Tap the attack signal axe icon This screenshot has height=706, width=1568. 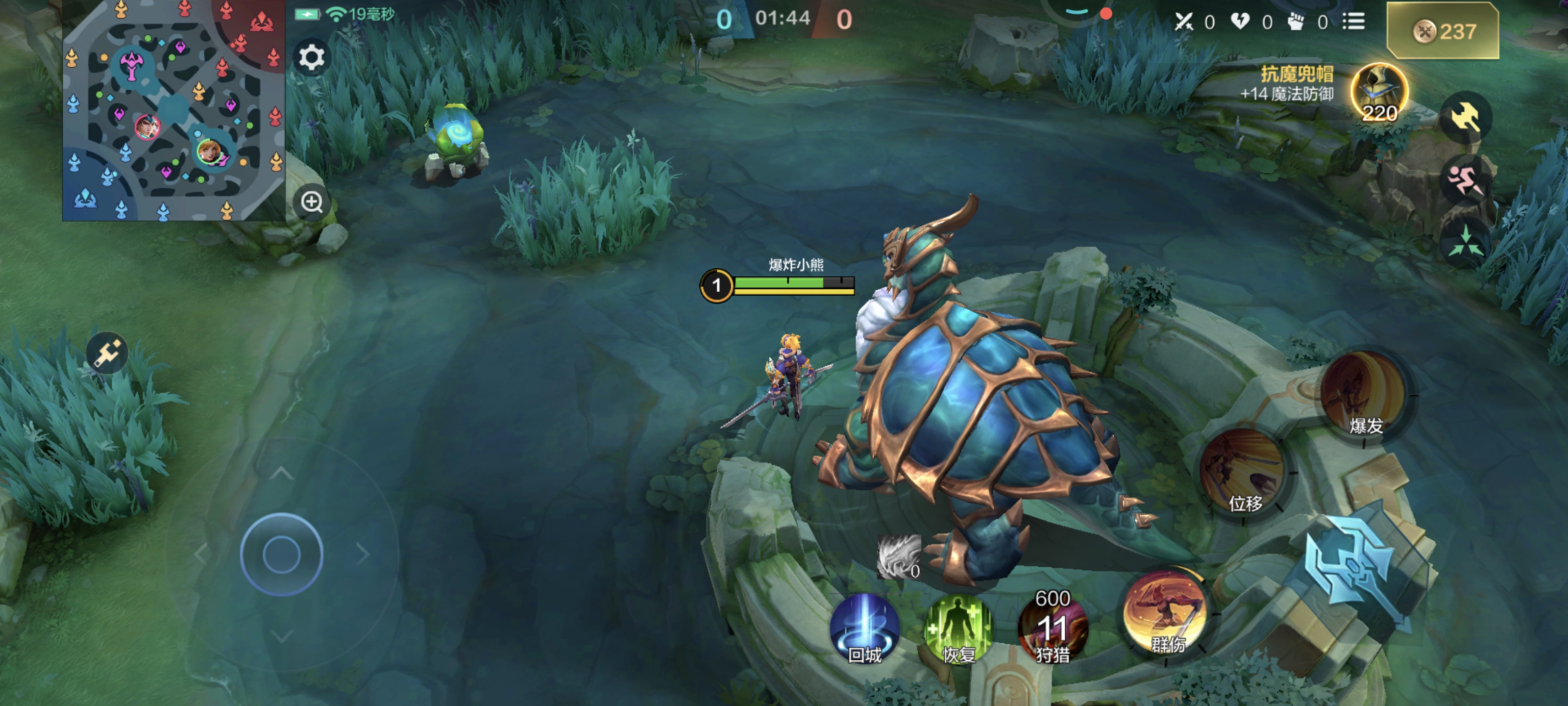[x=1465, y=116]
